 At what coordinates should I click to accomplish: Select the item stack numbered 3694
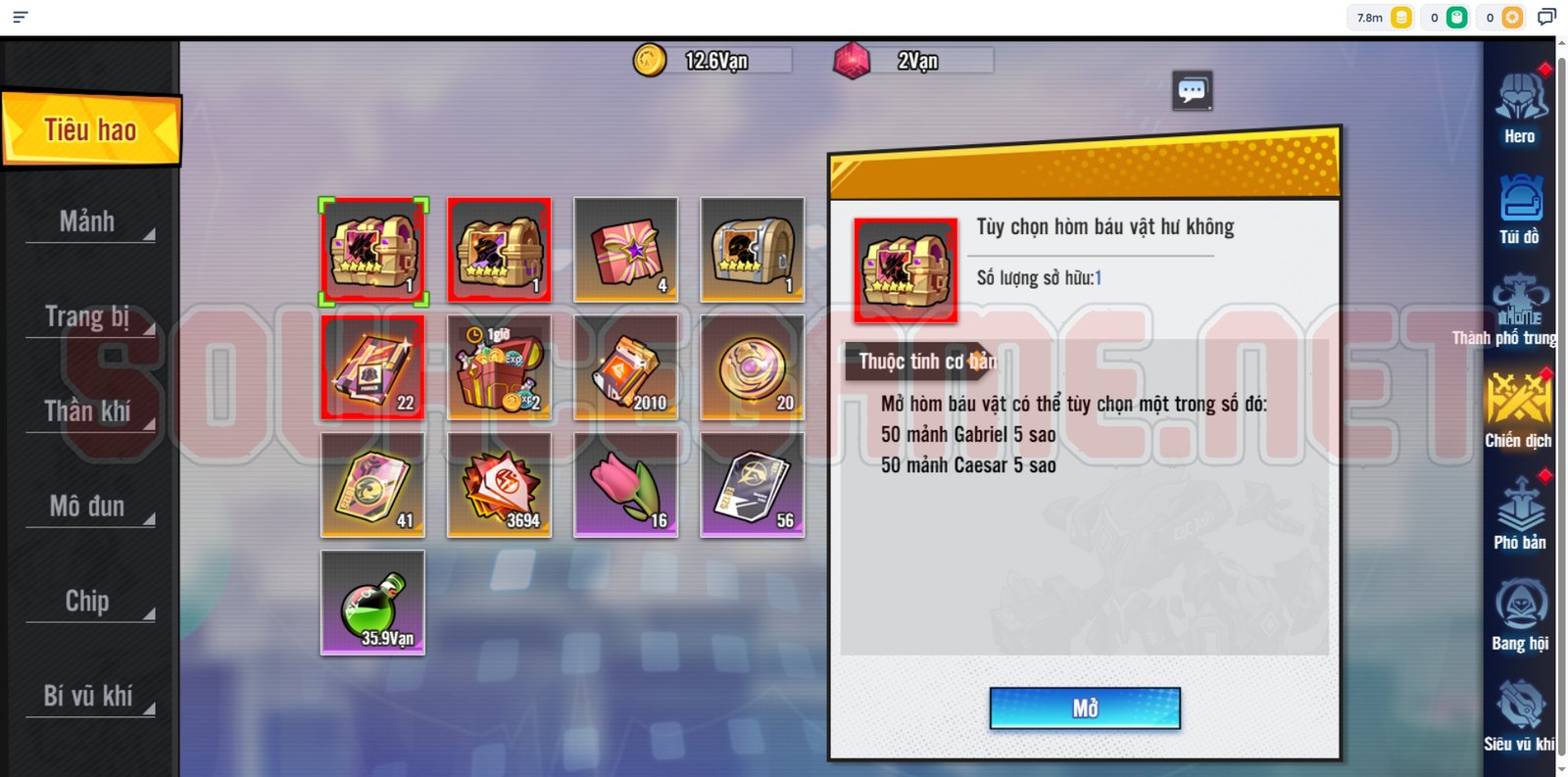[499, 485]
